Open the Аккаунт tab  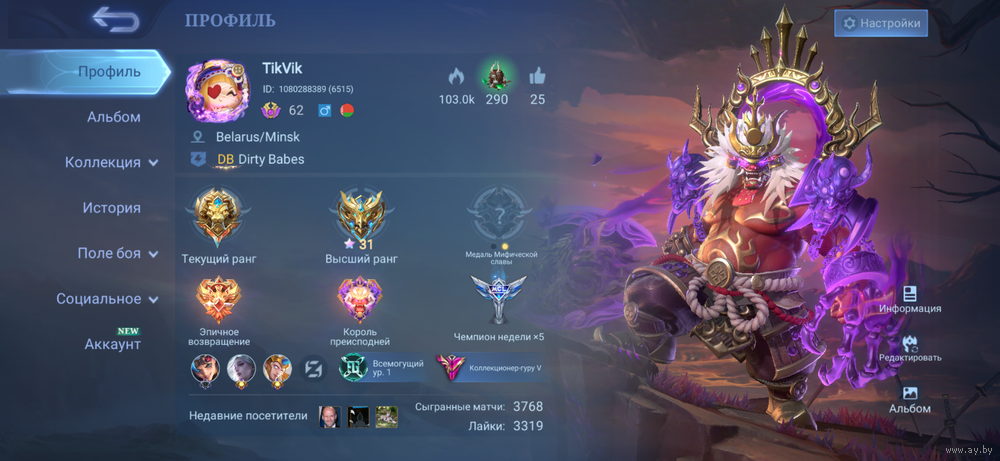112,344
